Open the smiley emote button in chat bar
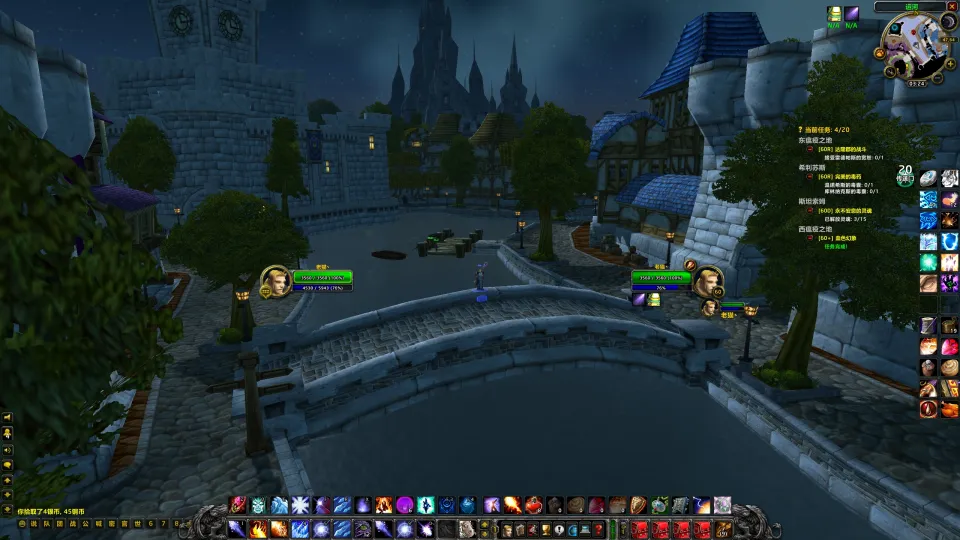This screenshot has width=960, height=540. [x=21, y=523]
